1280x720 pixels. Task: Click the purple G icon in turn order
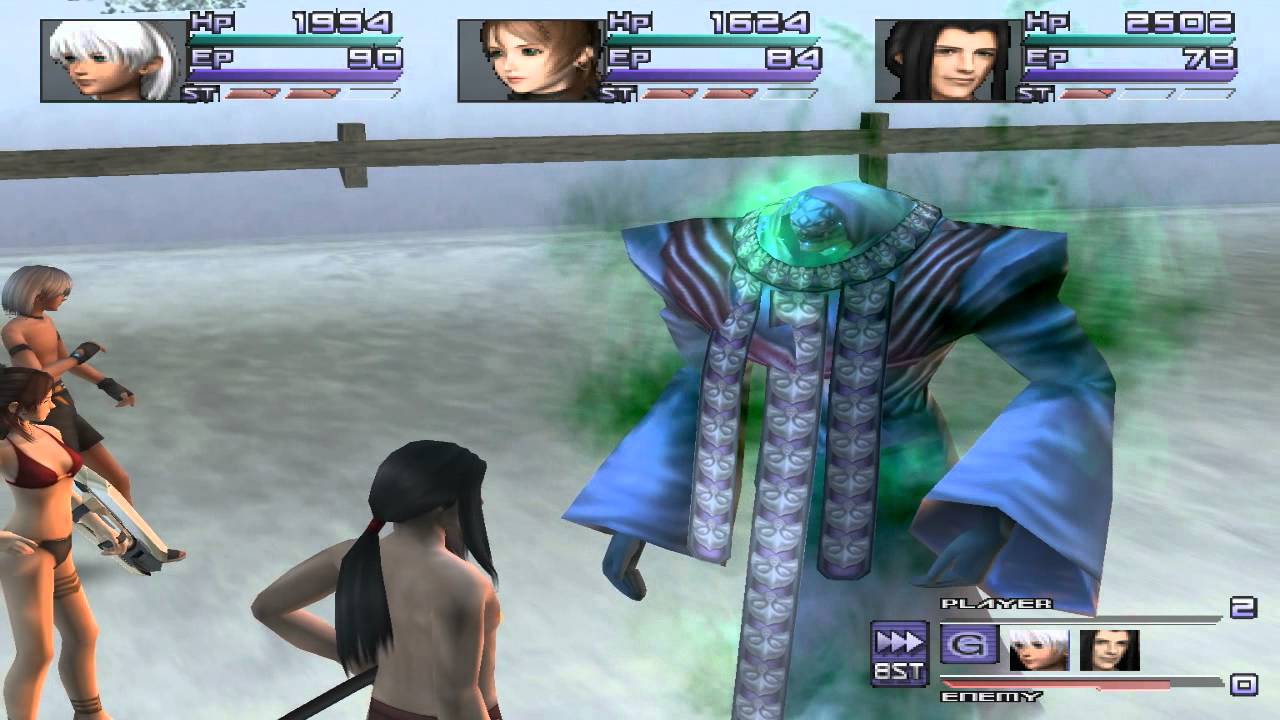point(969,645)
